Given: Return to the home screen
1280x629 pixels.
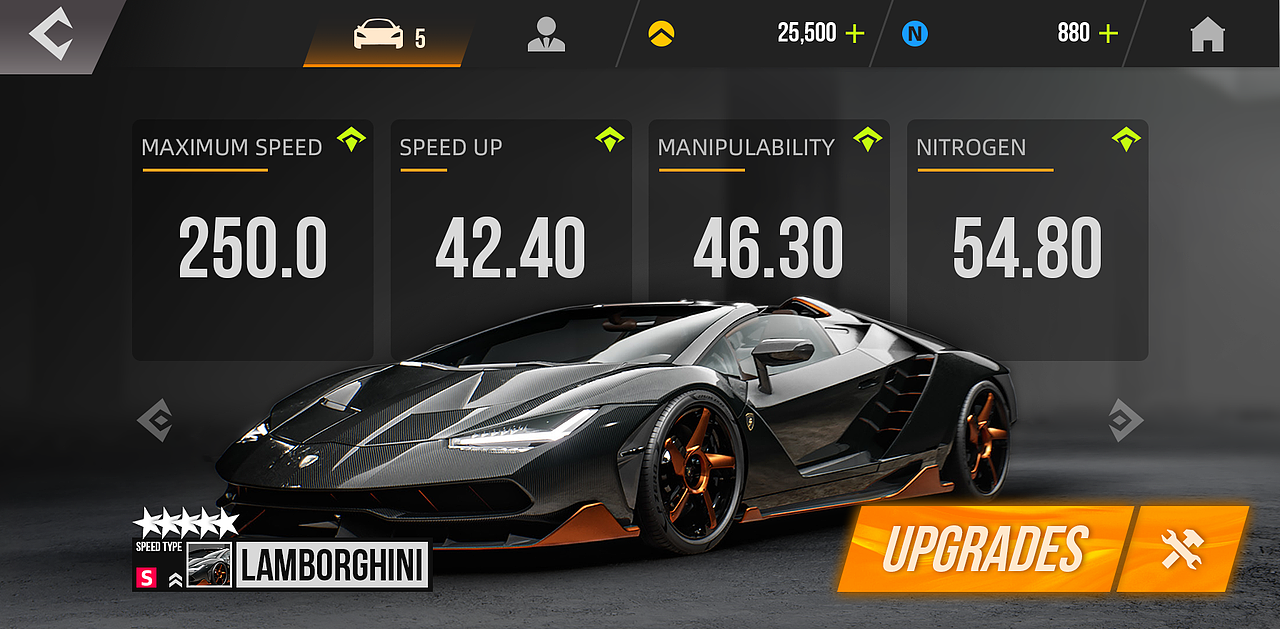Looking at the screenshot, I should [1207, 35].
